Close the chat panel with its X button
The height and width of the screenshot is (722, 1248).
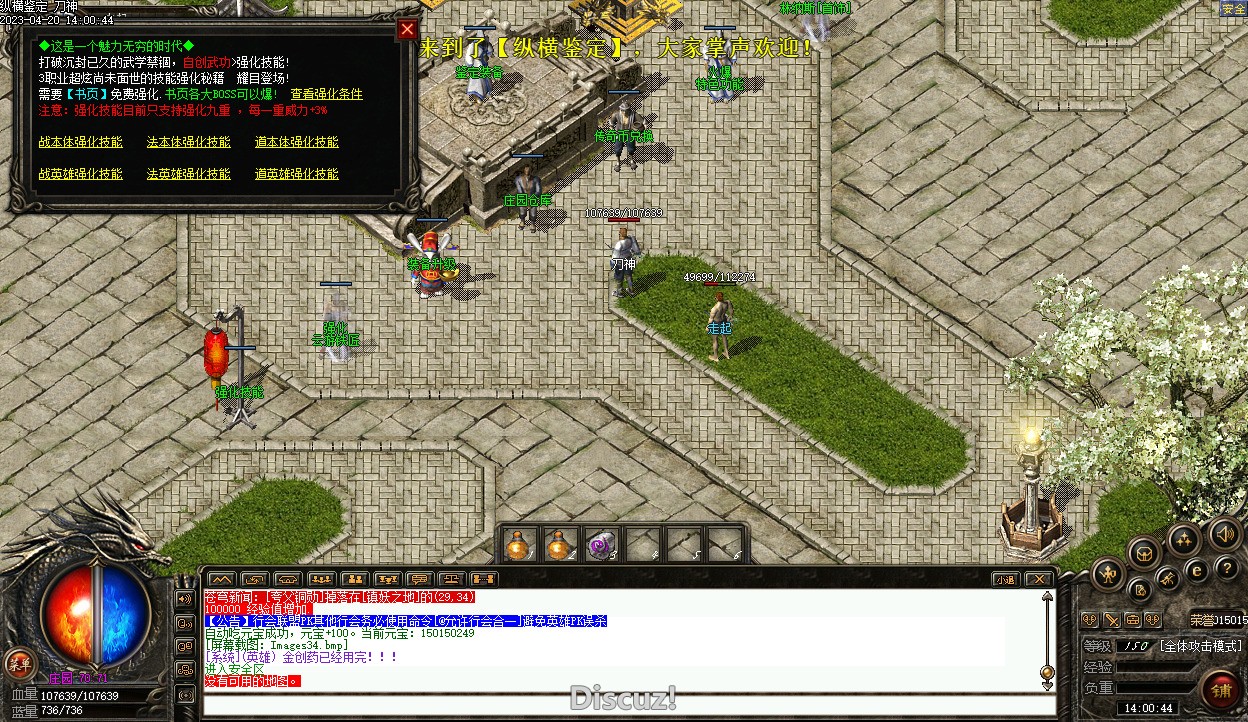(1039, 579)
